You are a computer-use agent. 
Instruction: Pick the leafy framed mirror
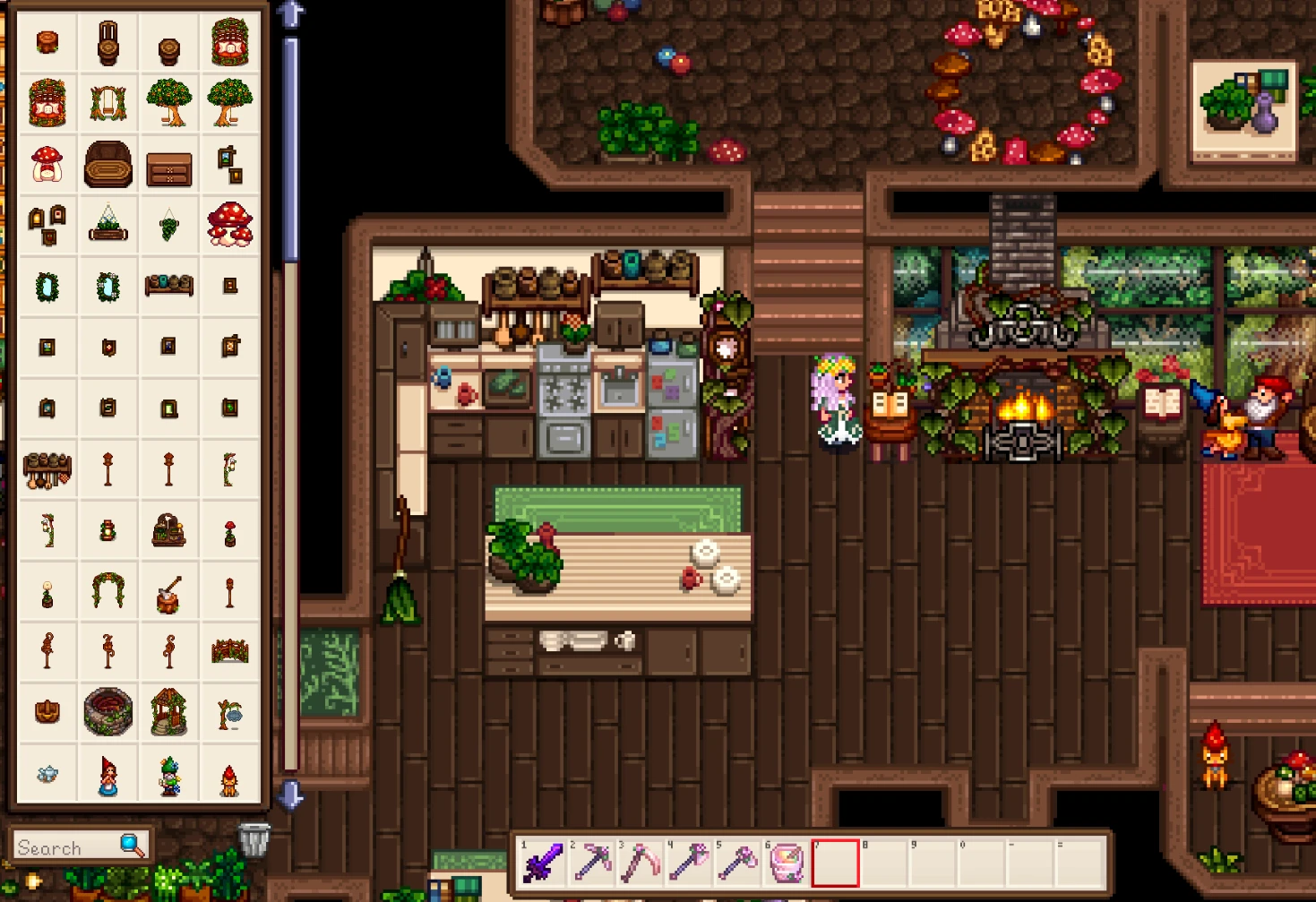[x=47, y=287]
